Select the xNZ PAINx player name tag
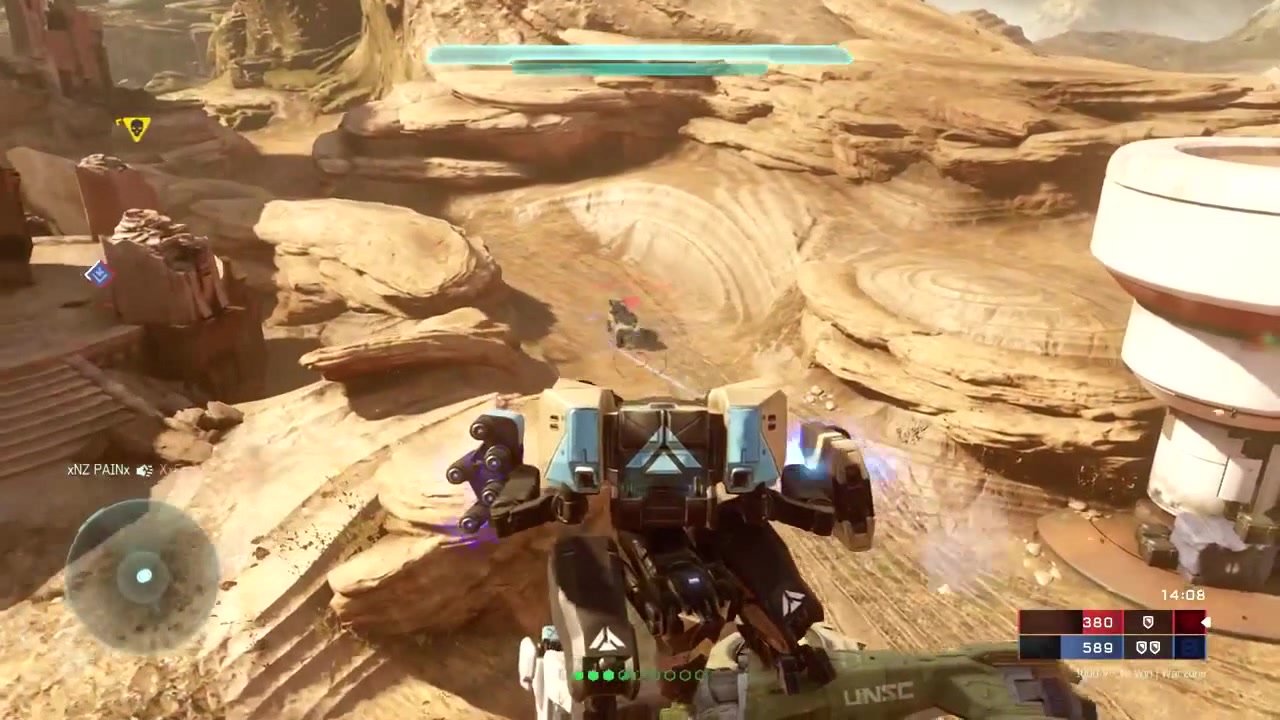Viewport: 1280px width, 720px height. 99,470
